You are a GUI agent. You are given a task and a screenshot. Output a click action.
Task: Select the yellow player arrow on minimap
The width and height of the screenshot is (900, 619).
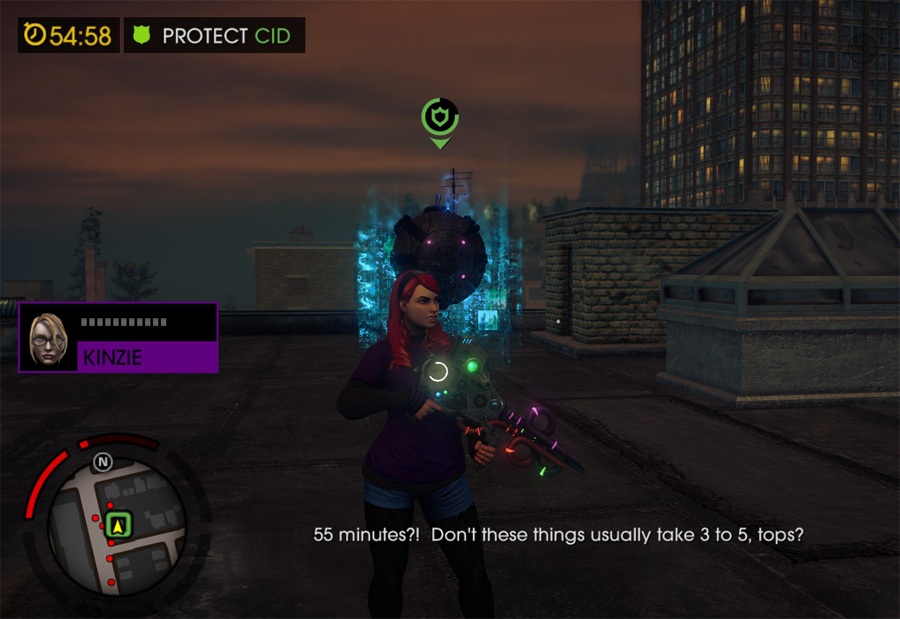point(120,523)
